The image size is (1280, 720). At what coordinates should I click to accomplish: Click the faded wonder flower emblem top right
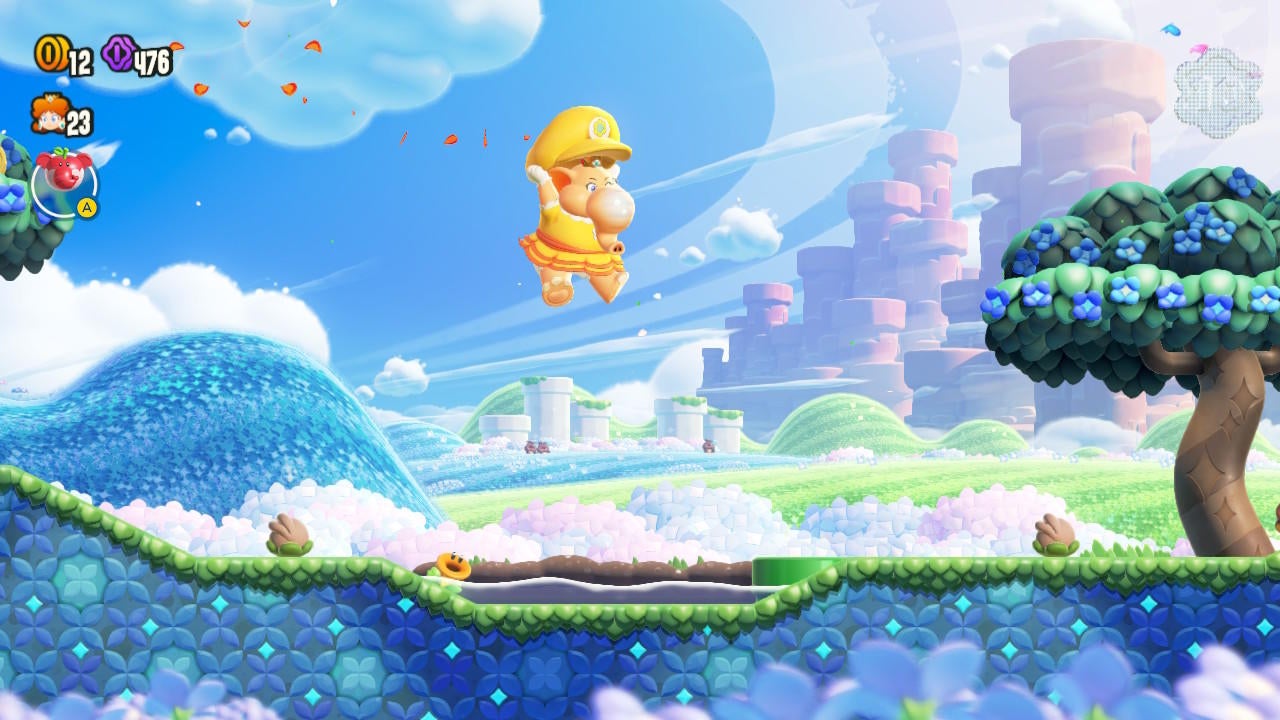(x=1215, y=88)
